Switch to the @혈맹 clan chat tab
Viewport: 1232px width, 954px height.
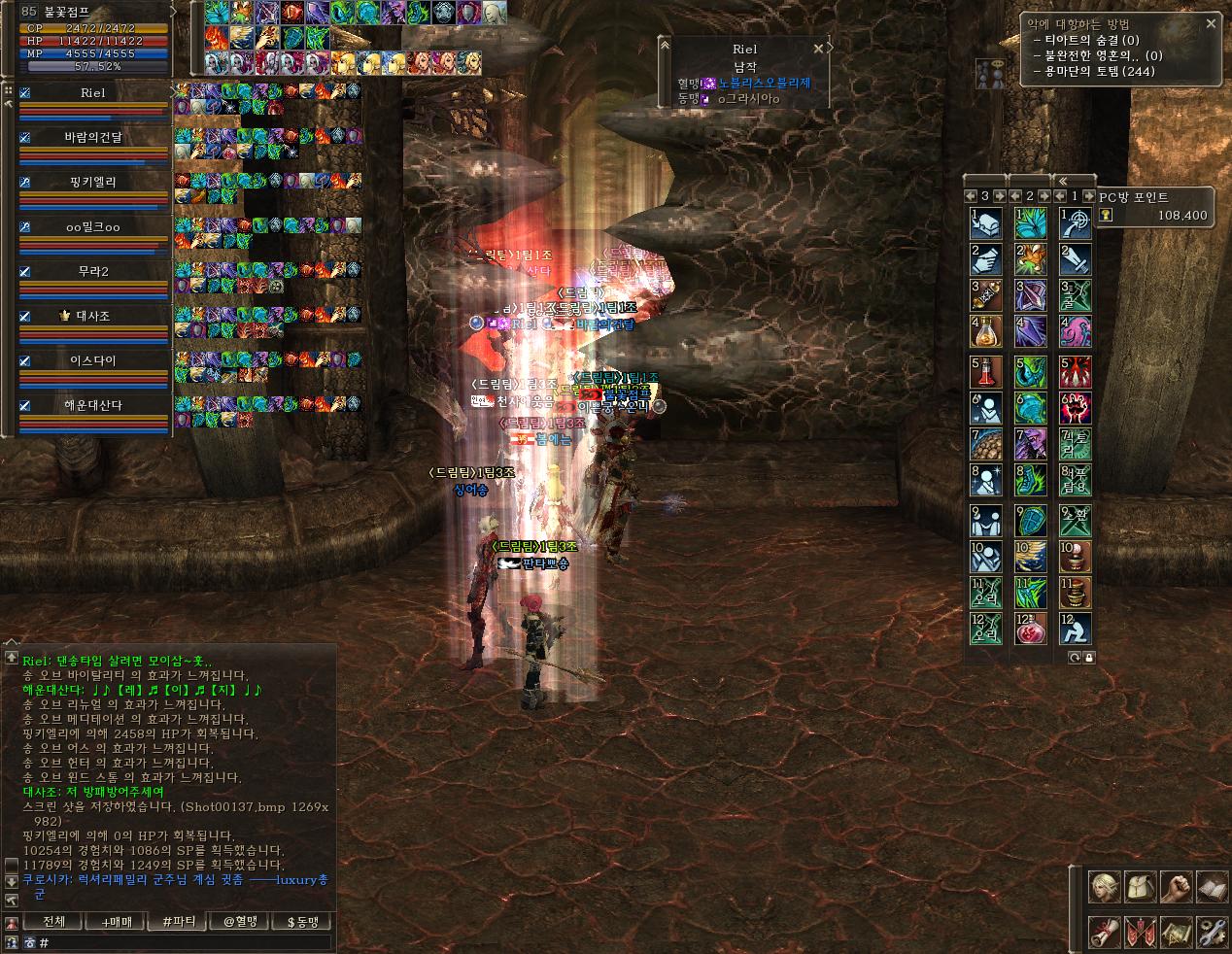click(240, 921)
